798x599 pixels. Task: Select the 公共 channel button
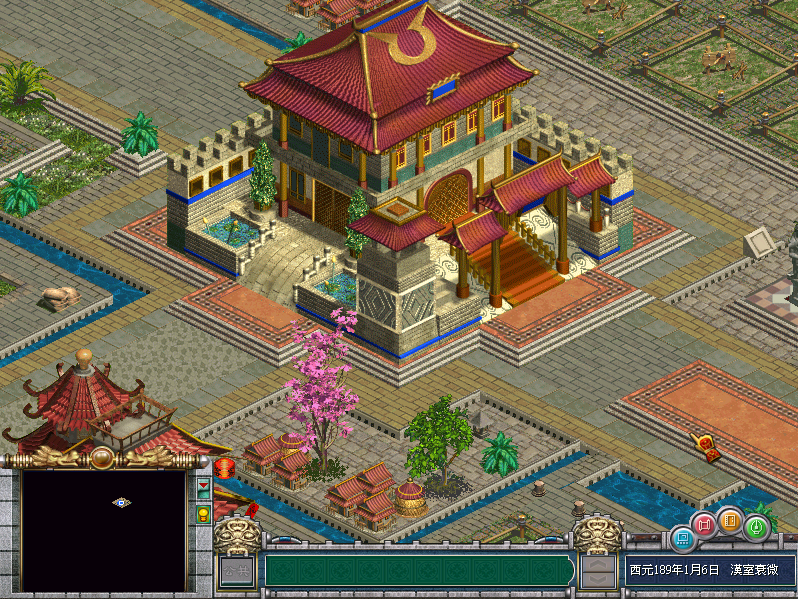(237, 572)
